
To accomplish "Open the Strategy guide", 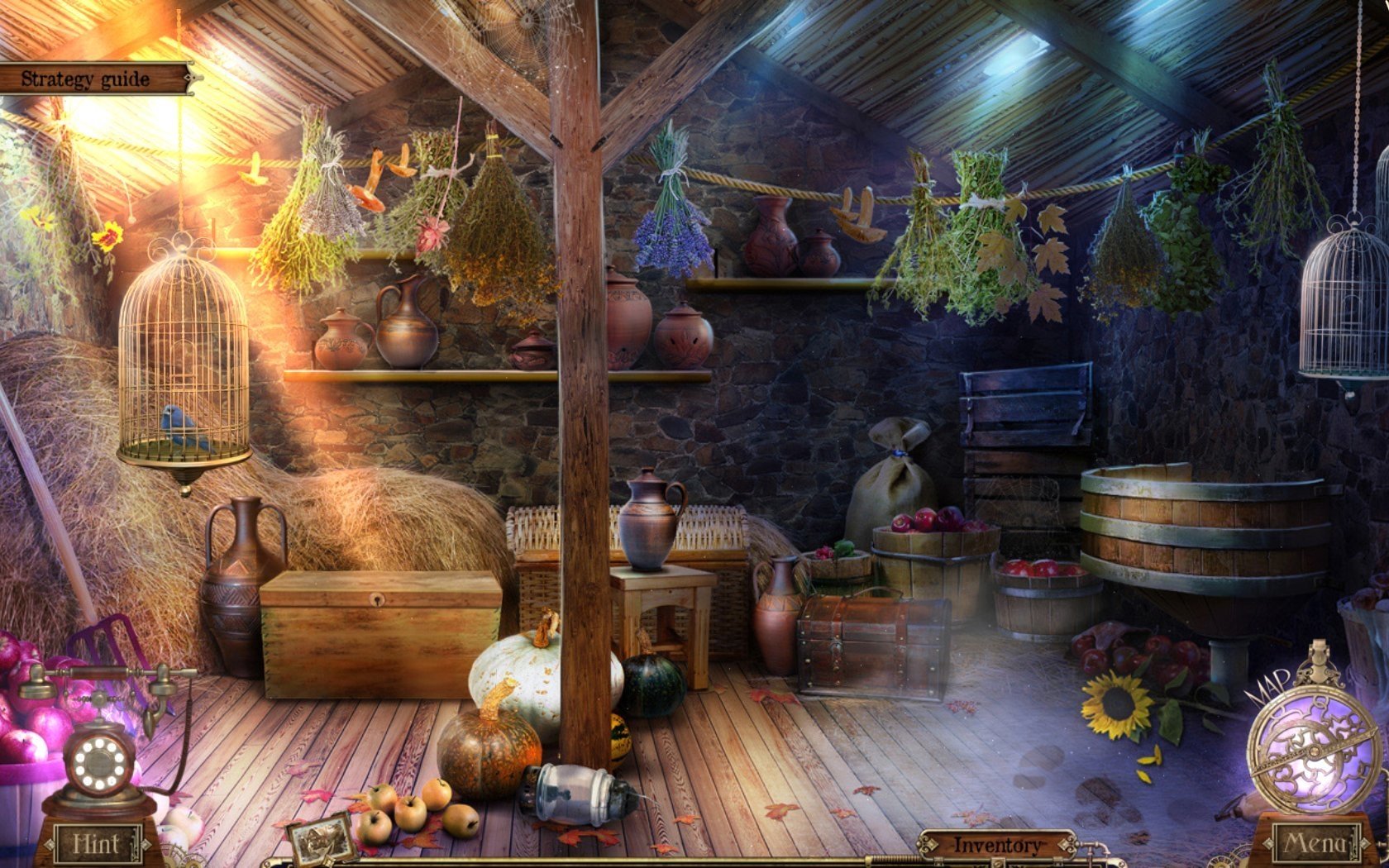I will [87, 79].
